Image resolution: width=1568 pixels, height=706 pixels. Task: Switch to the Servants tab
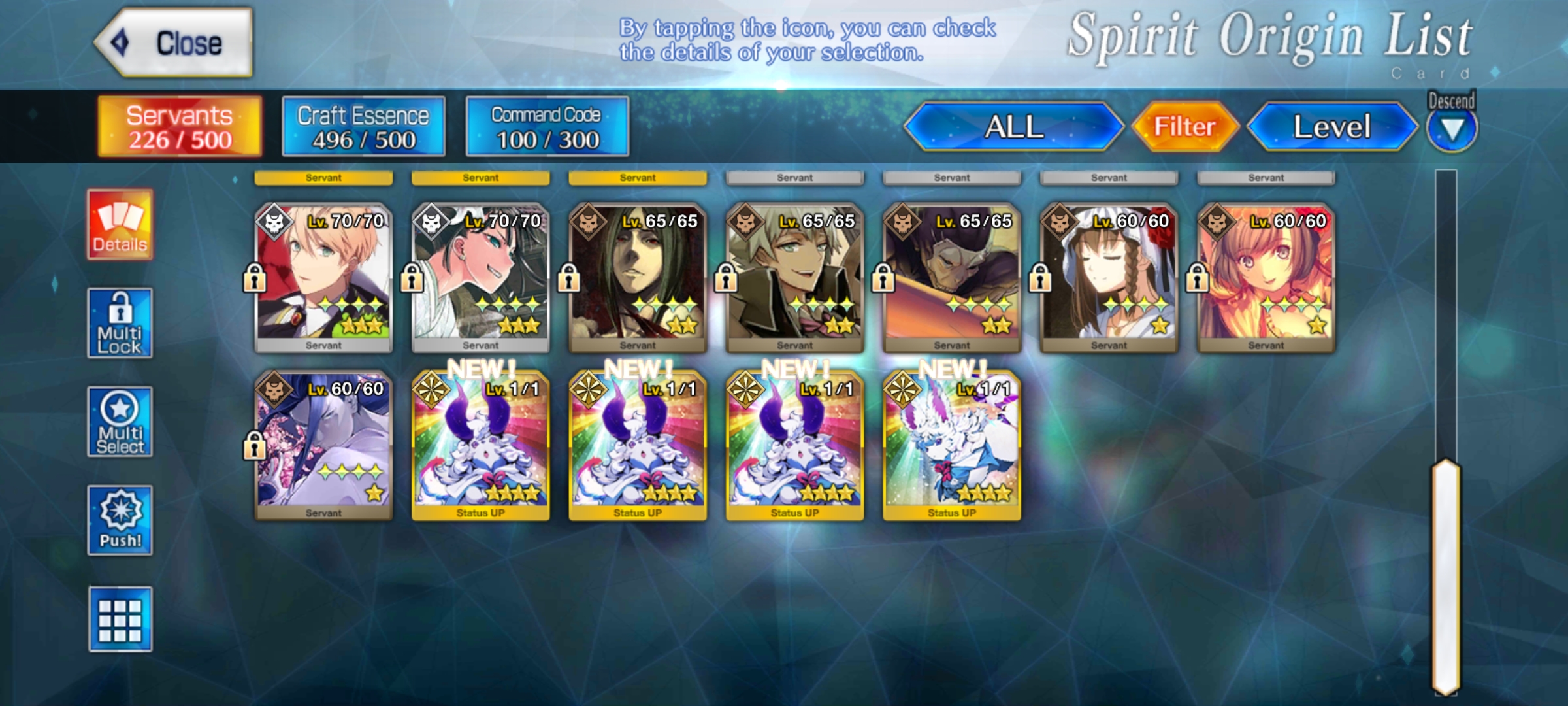[x=180, y=127]
